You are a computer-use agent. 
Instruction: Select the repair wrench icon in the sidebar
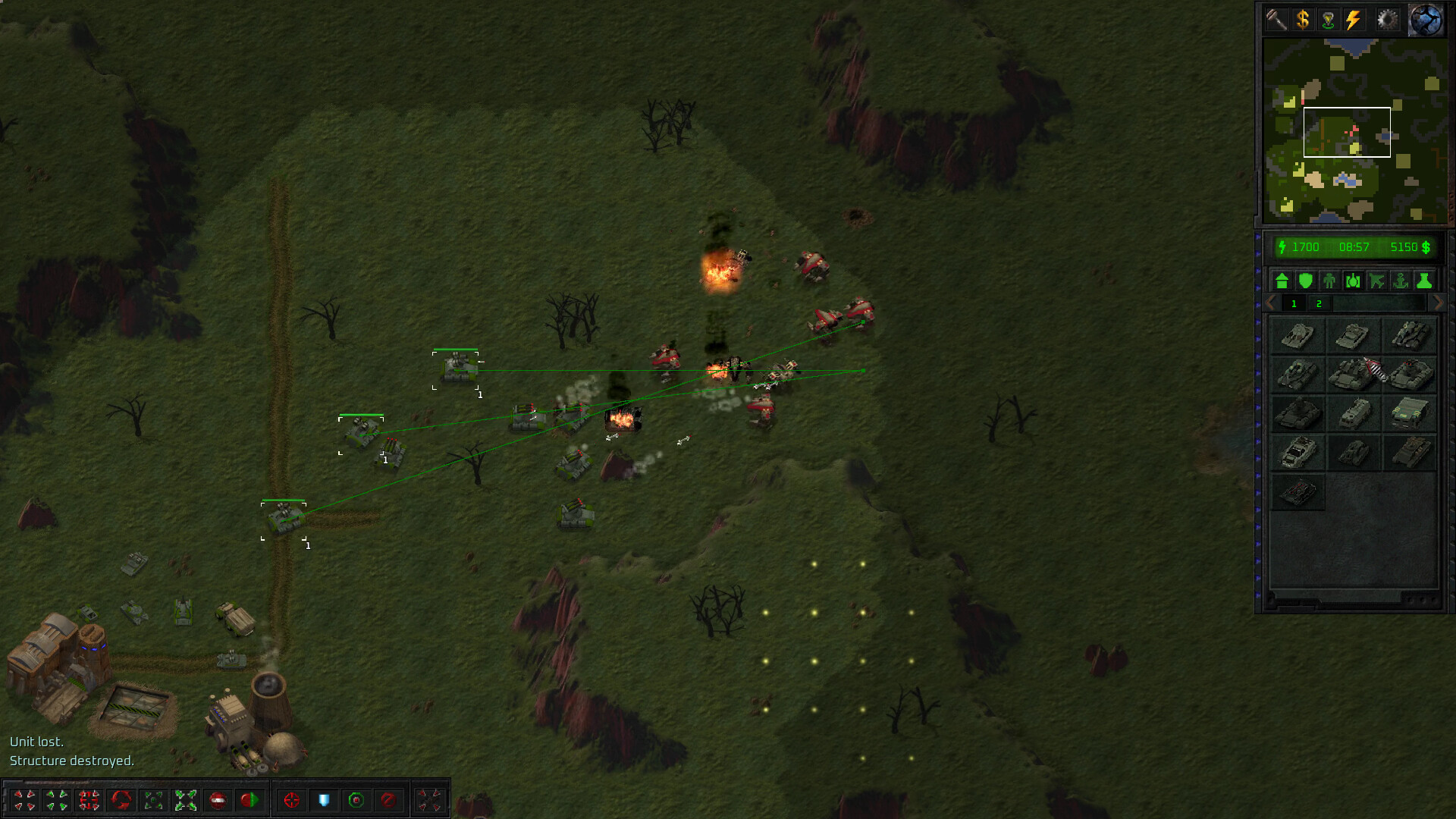pos(1277,19)
